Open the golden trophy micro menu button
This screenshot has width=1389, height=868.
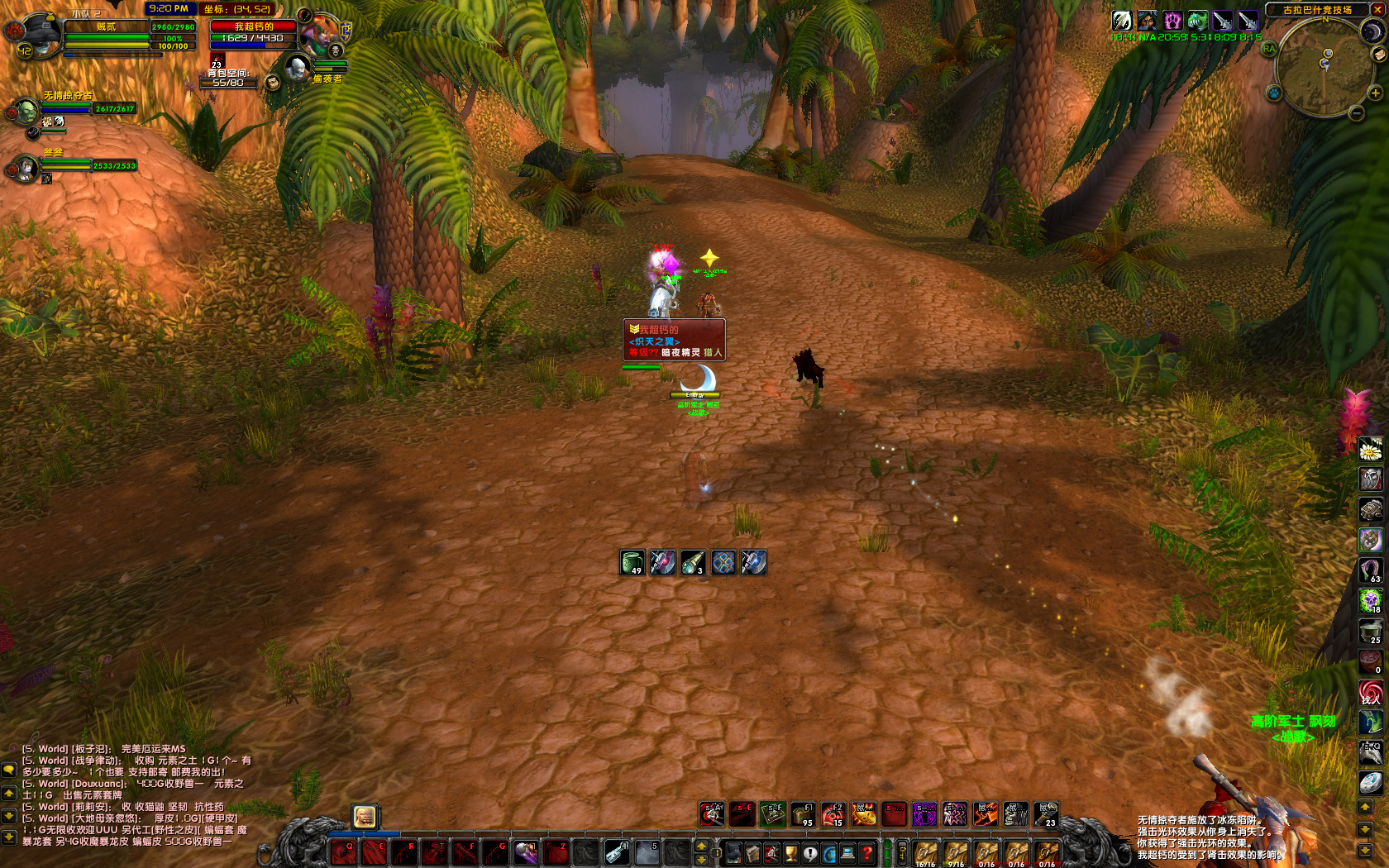(790, 852)
